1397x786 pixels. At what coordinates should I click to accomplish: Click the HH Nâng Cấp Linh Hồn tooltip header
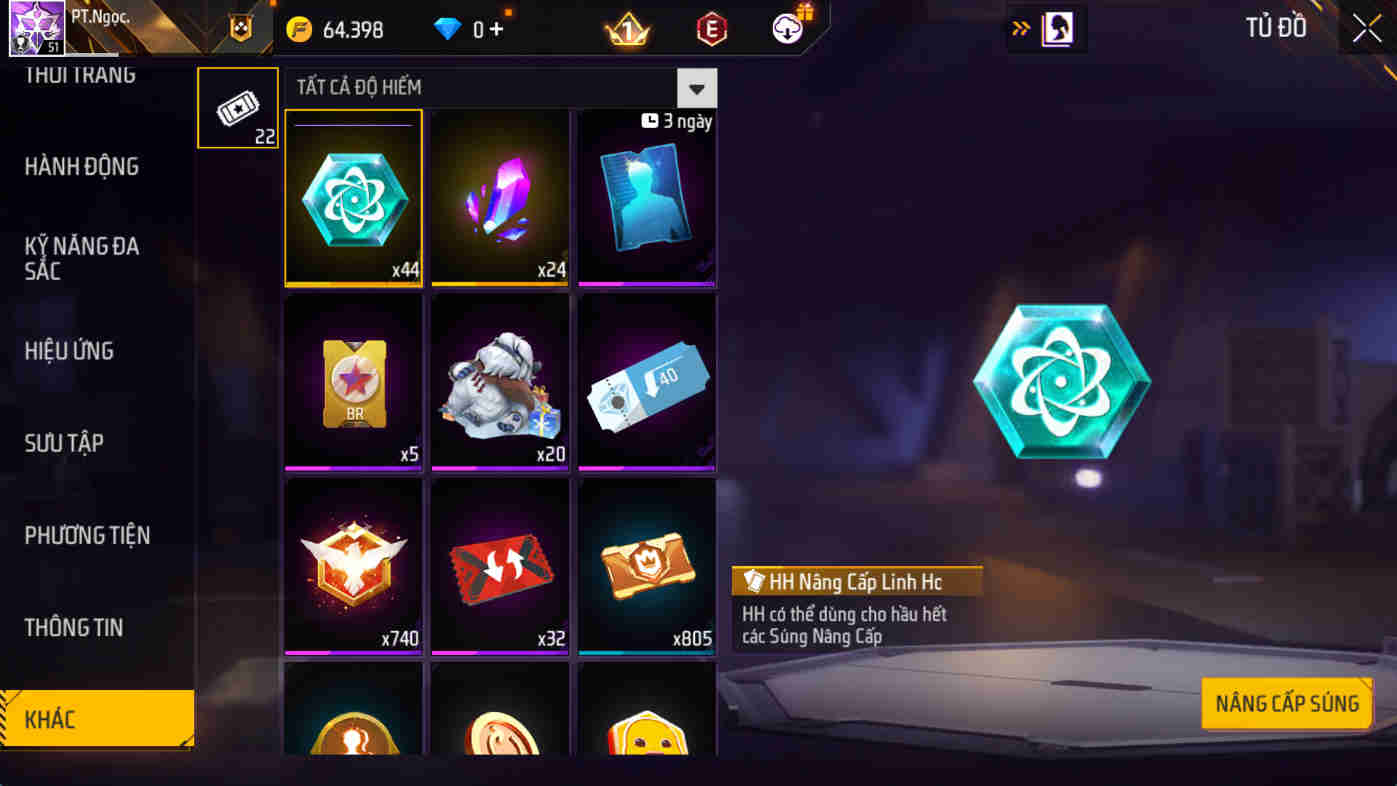(857, 580)
